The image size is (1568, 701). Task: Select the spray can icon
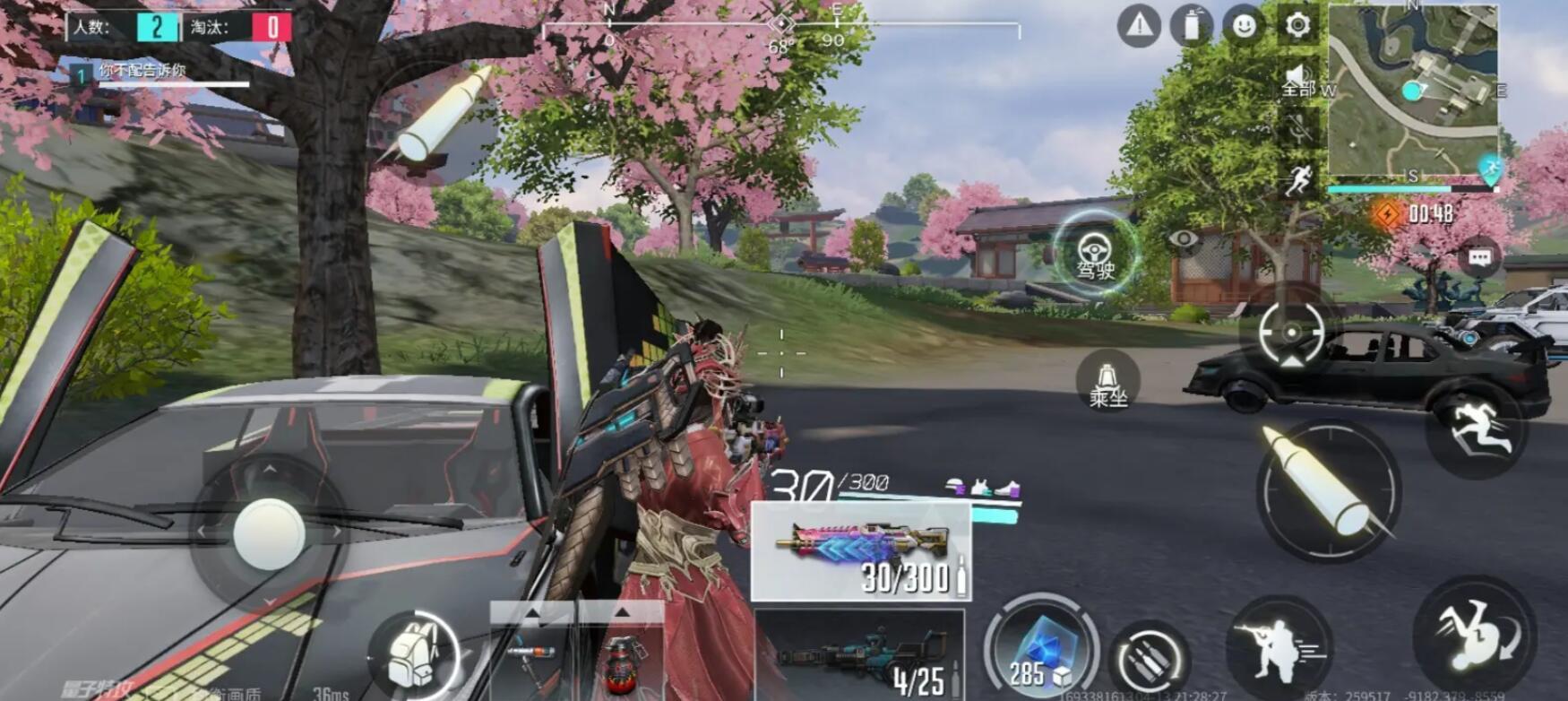point(1191,26)
